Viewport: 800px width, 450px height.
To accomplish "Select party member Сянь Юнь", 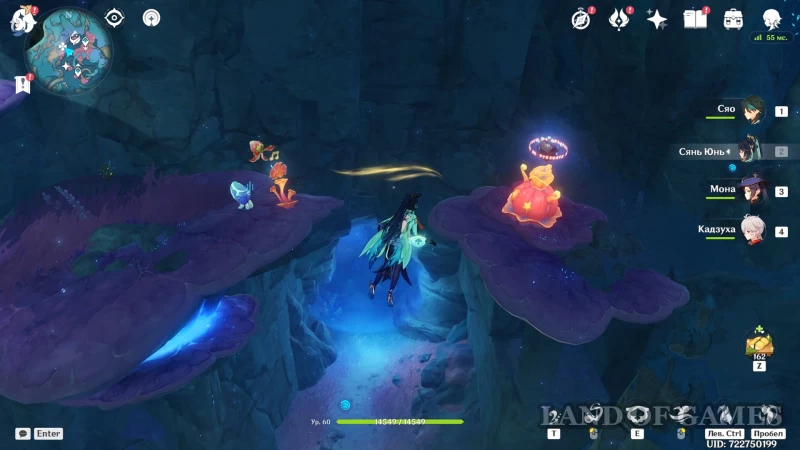I will point(751,151).
